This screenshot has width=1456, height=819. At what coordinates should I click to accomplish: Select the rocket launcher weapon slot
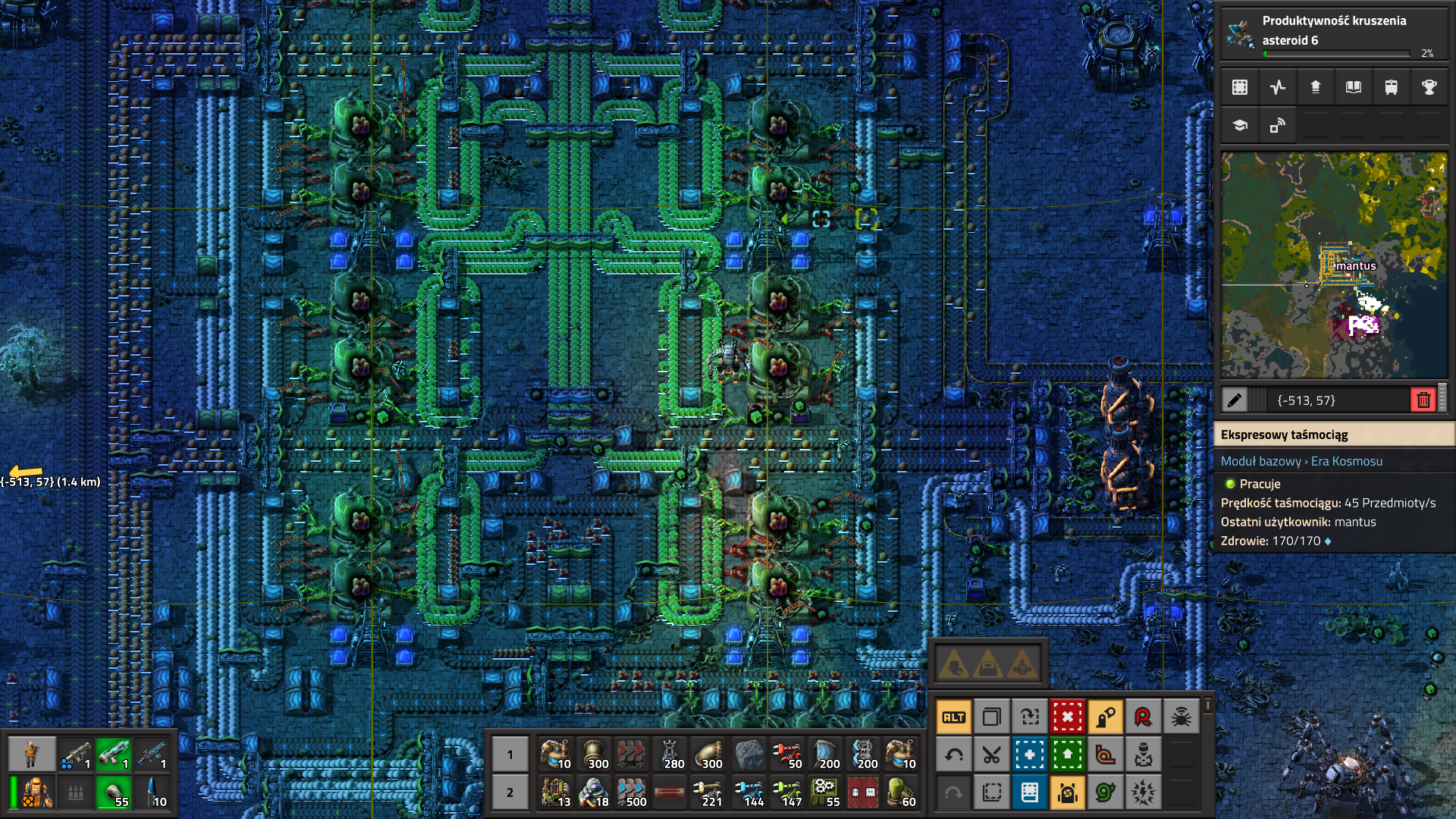(x=75, y=754)
